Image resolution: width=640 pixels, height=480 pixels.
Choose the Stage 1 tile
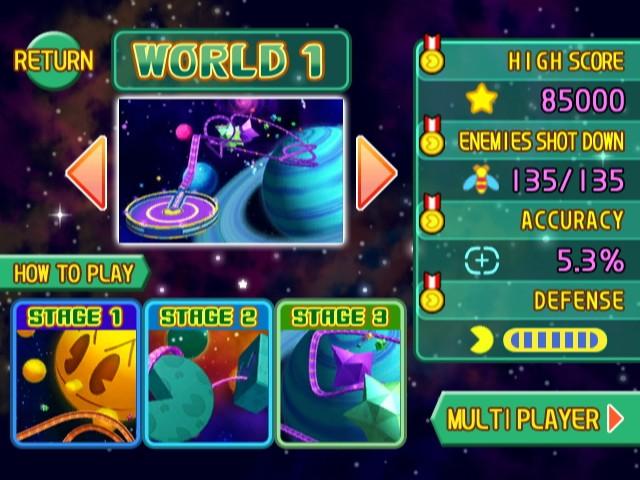(x=76, y=374)
